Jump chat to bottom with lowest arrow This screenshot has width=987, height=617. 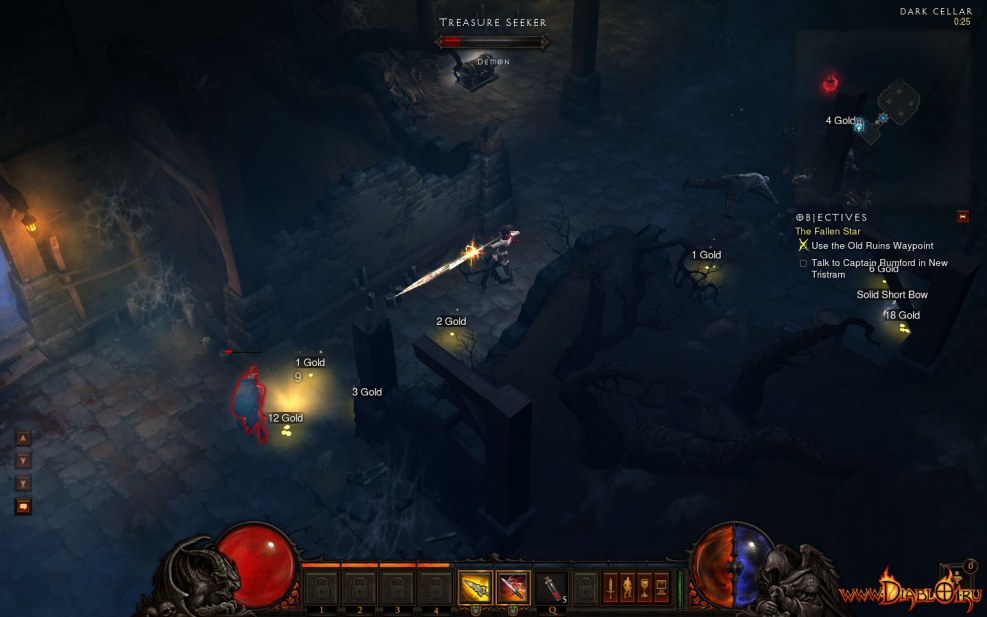click(x=23, y=484)
